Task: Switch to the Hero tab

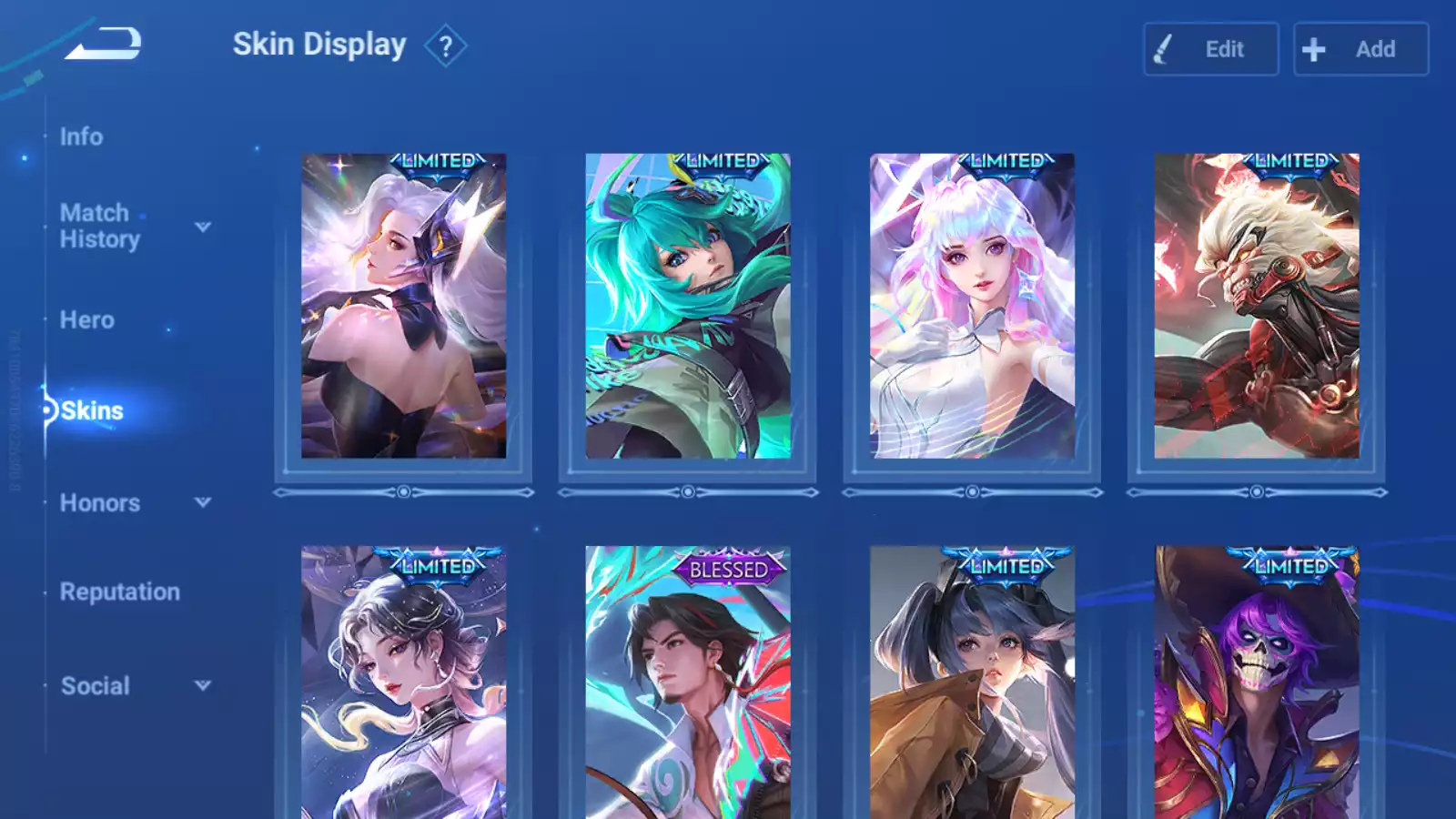Action: [x=87, y=320]
